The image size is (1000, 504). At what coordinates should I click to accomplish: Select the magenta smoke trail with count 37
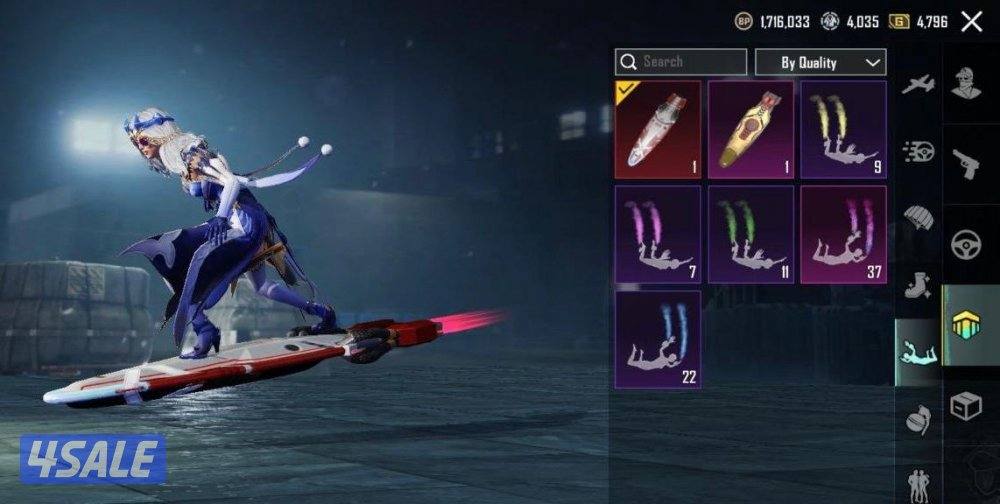(x=843, y=234)
